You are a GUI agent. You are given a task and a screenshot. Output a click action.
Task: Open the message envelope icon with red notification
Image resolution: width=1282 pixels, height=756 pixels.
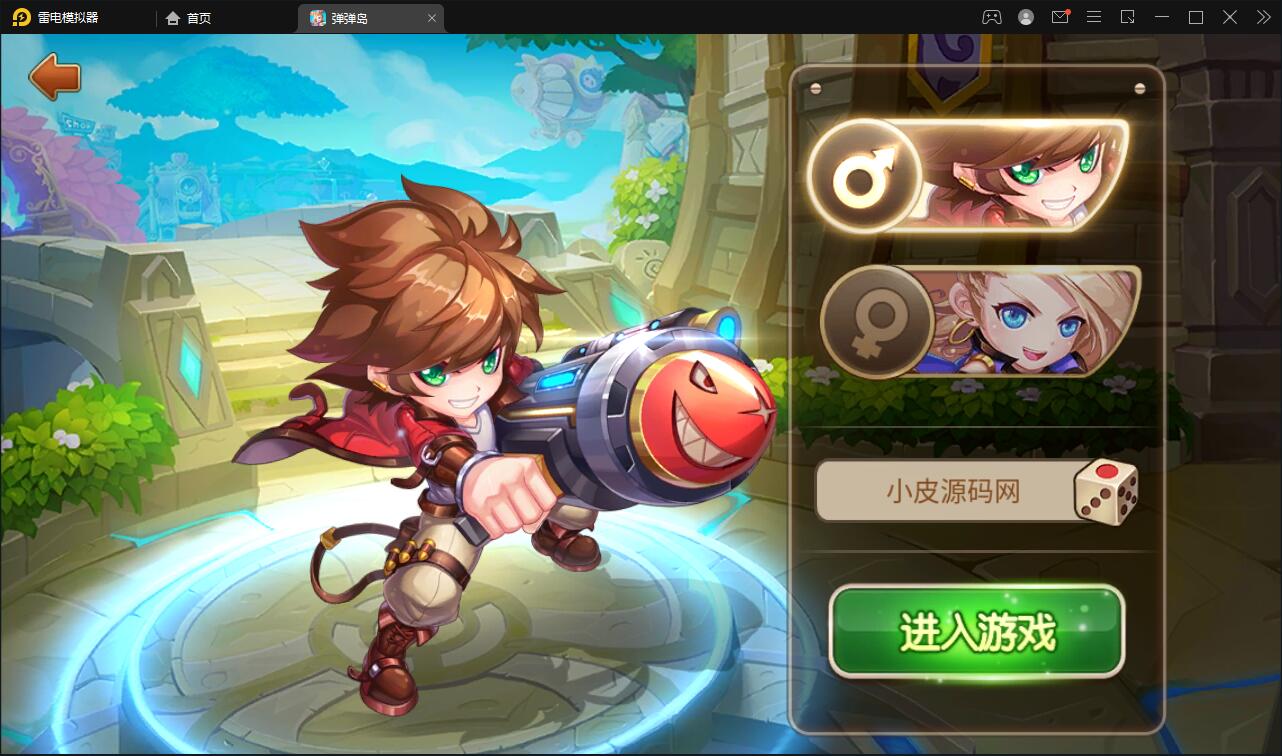coord(1060,17)
